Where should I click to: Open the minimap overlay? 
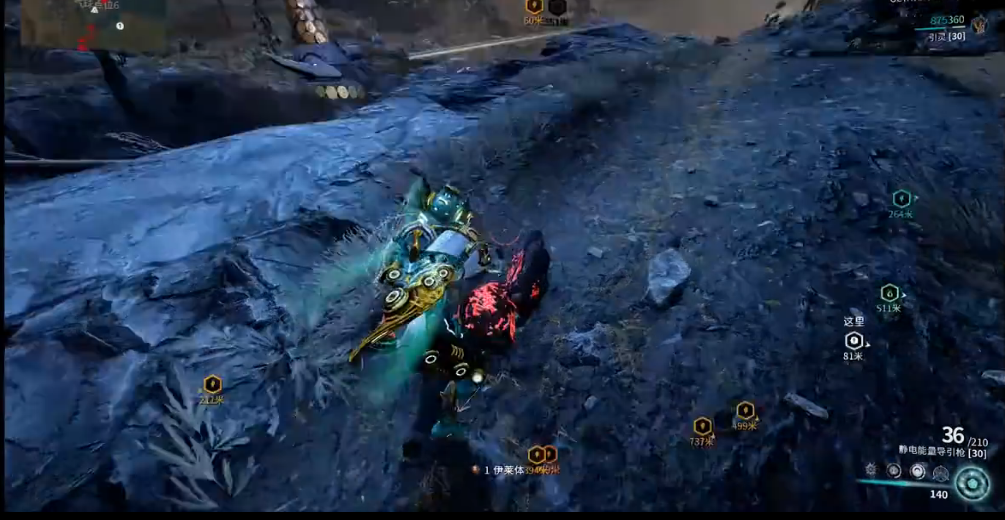point(92,24)
